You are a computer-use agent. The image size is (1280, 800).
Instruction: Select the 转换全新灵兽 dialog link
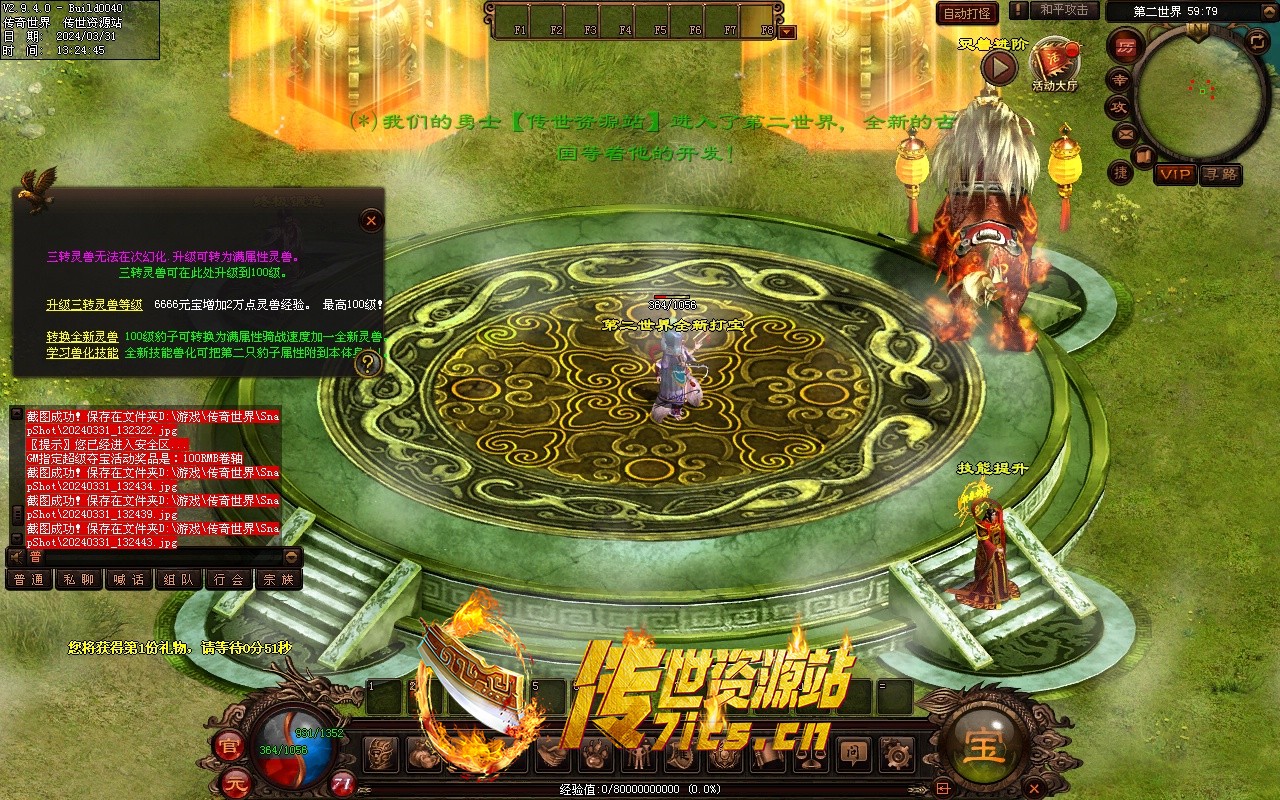click(82, 336)
